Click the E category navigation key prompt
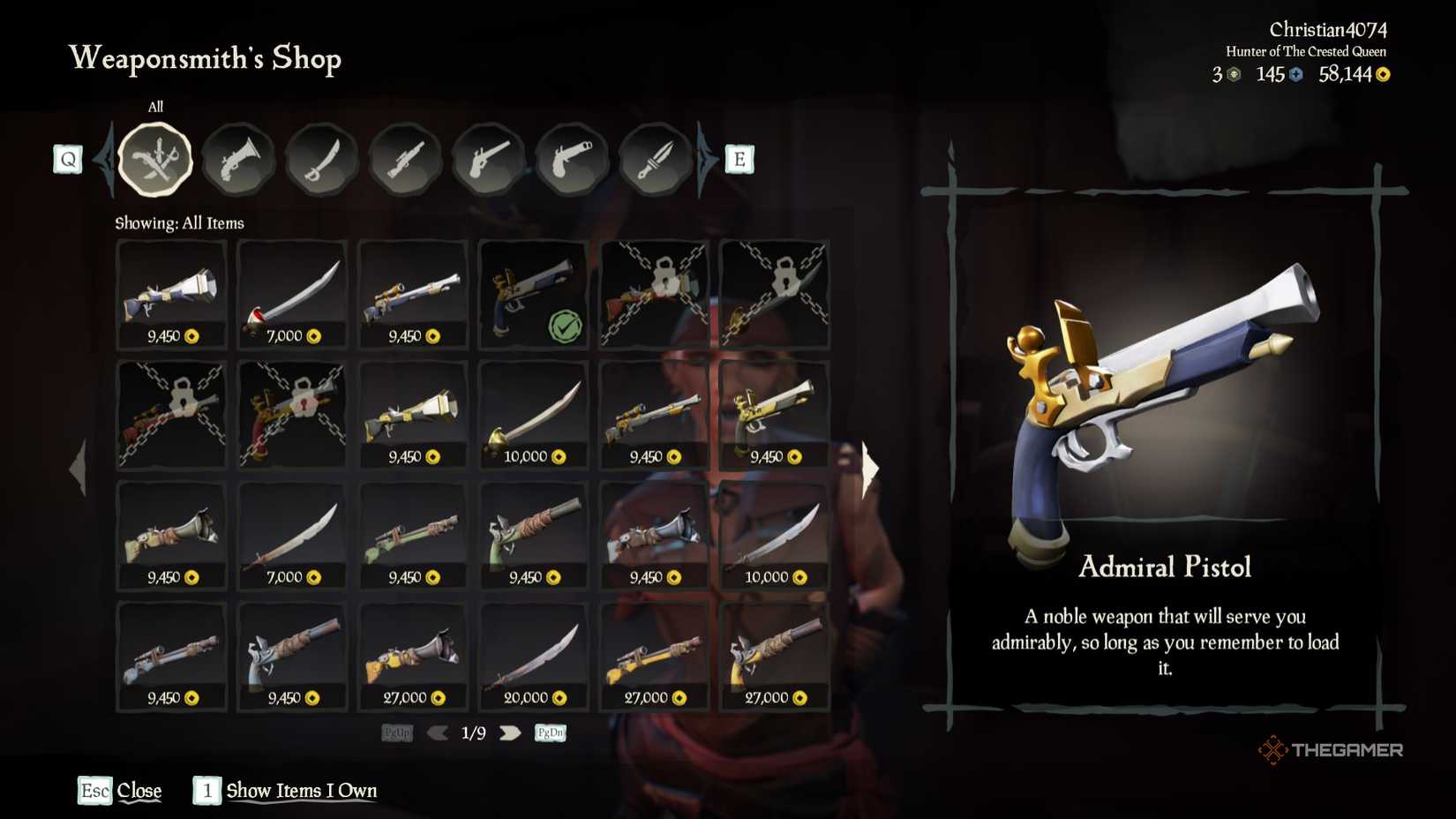 (738, 160)
